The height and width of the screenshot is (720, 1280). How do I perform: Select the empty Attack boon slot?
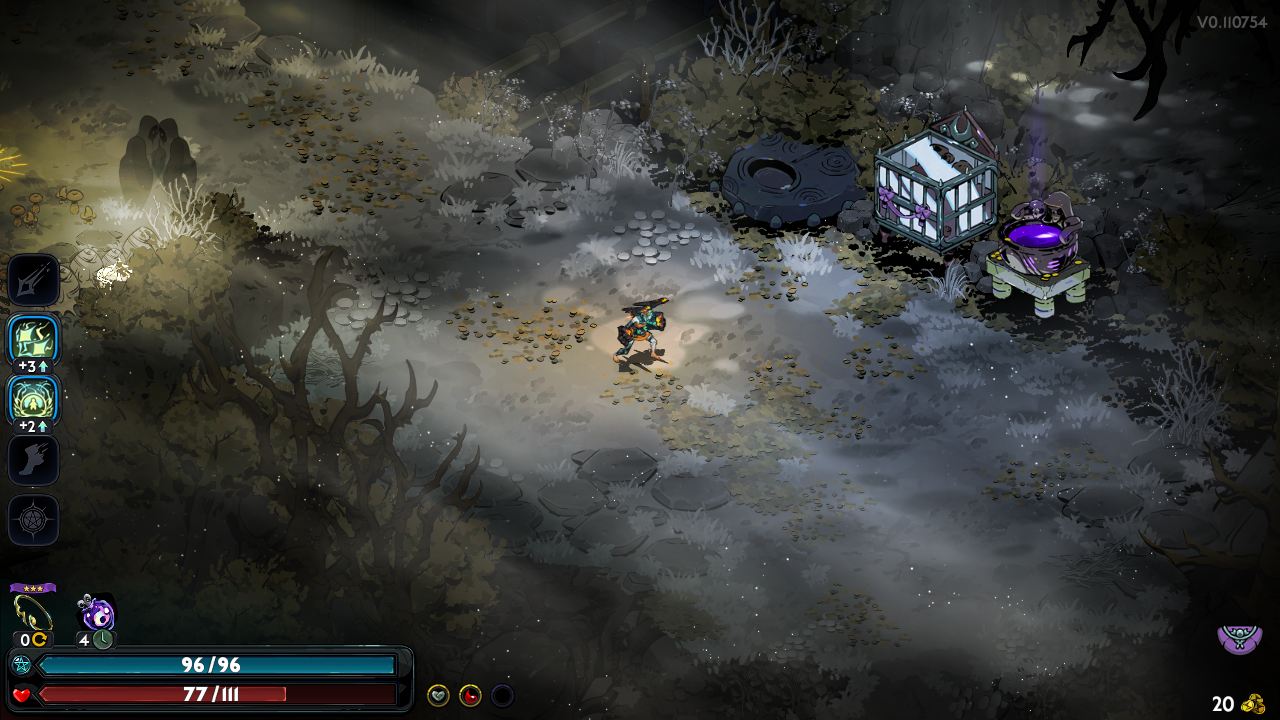click(x=34, y=280)
